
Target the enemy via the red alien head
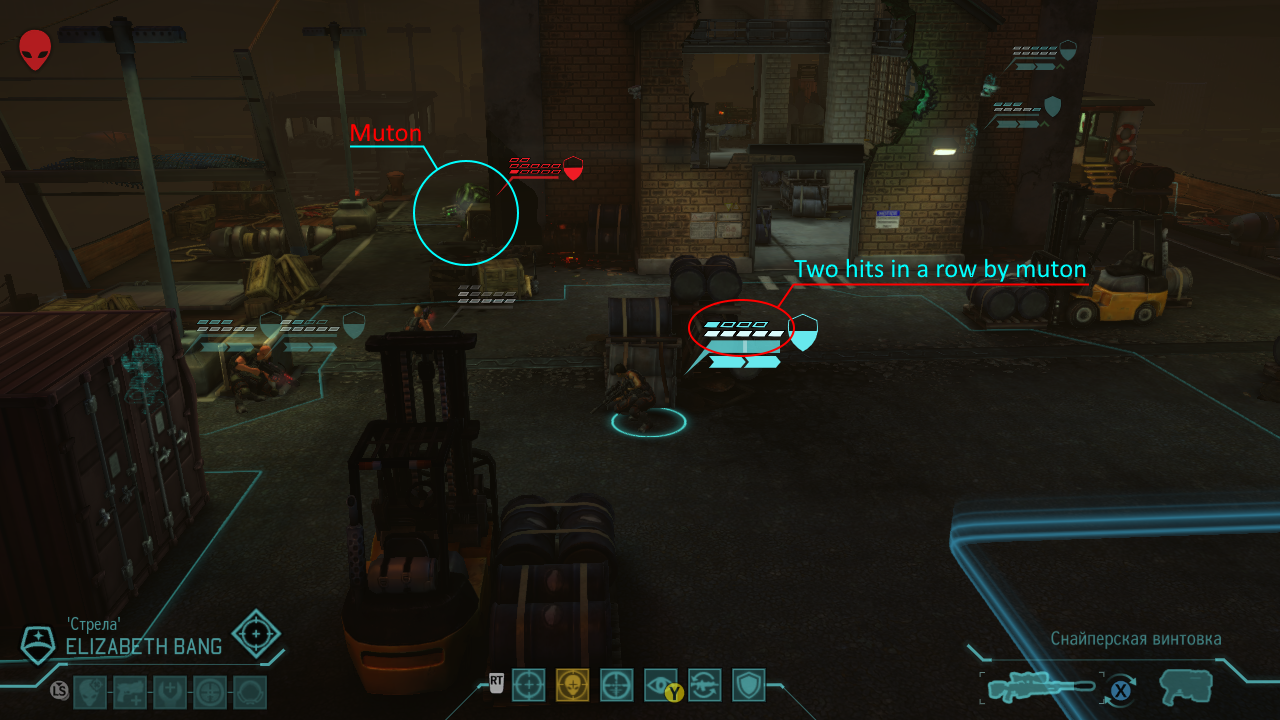click(35, 49)
